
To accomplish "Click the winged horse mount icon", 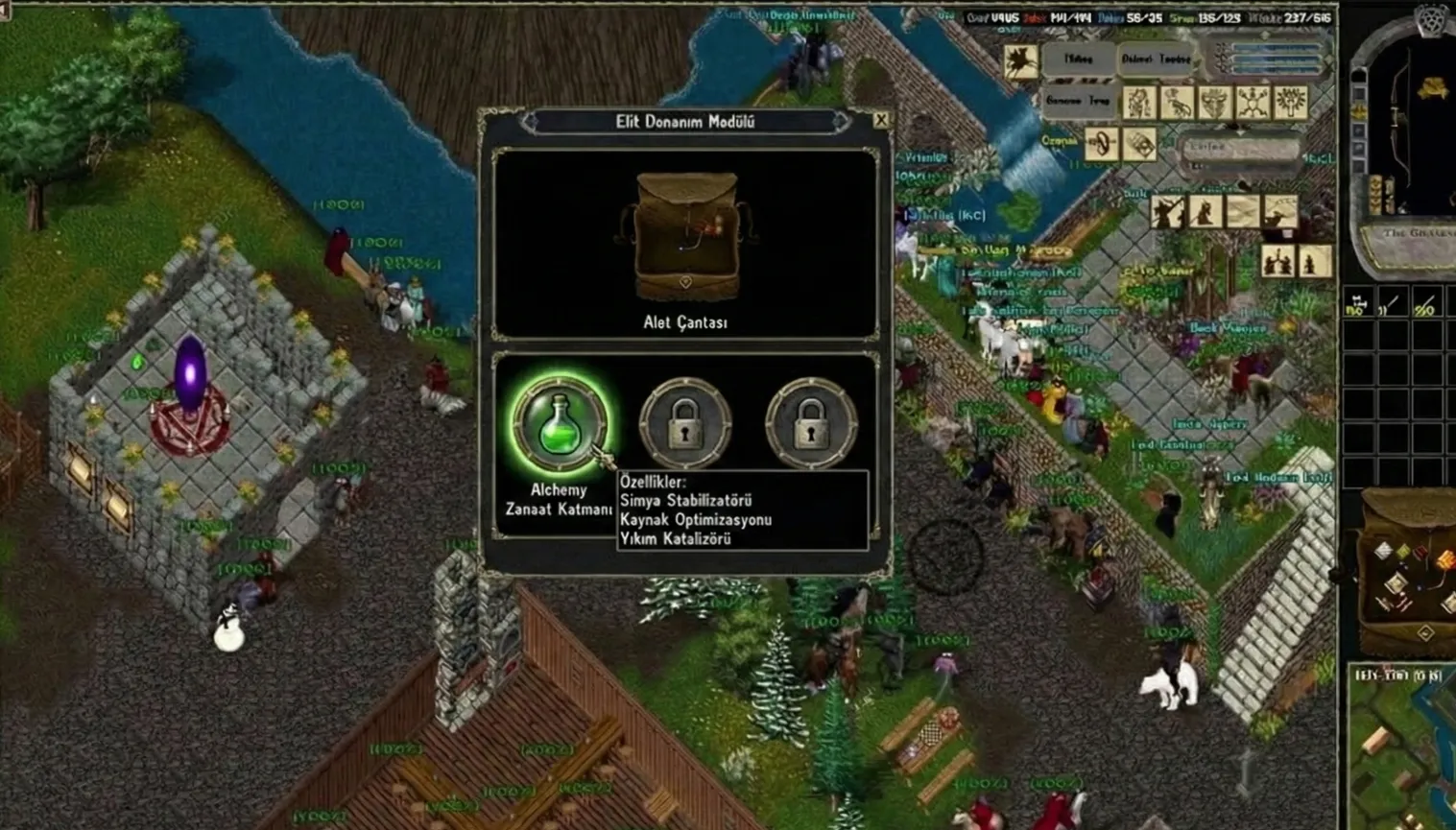I will pyautogui.click(x=1019, y=60).
